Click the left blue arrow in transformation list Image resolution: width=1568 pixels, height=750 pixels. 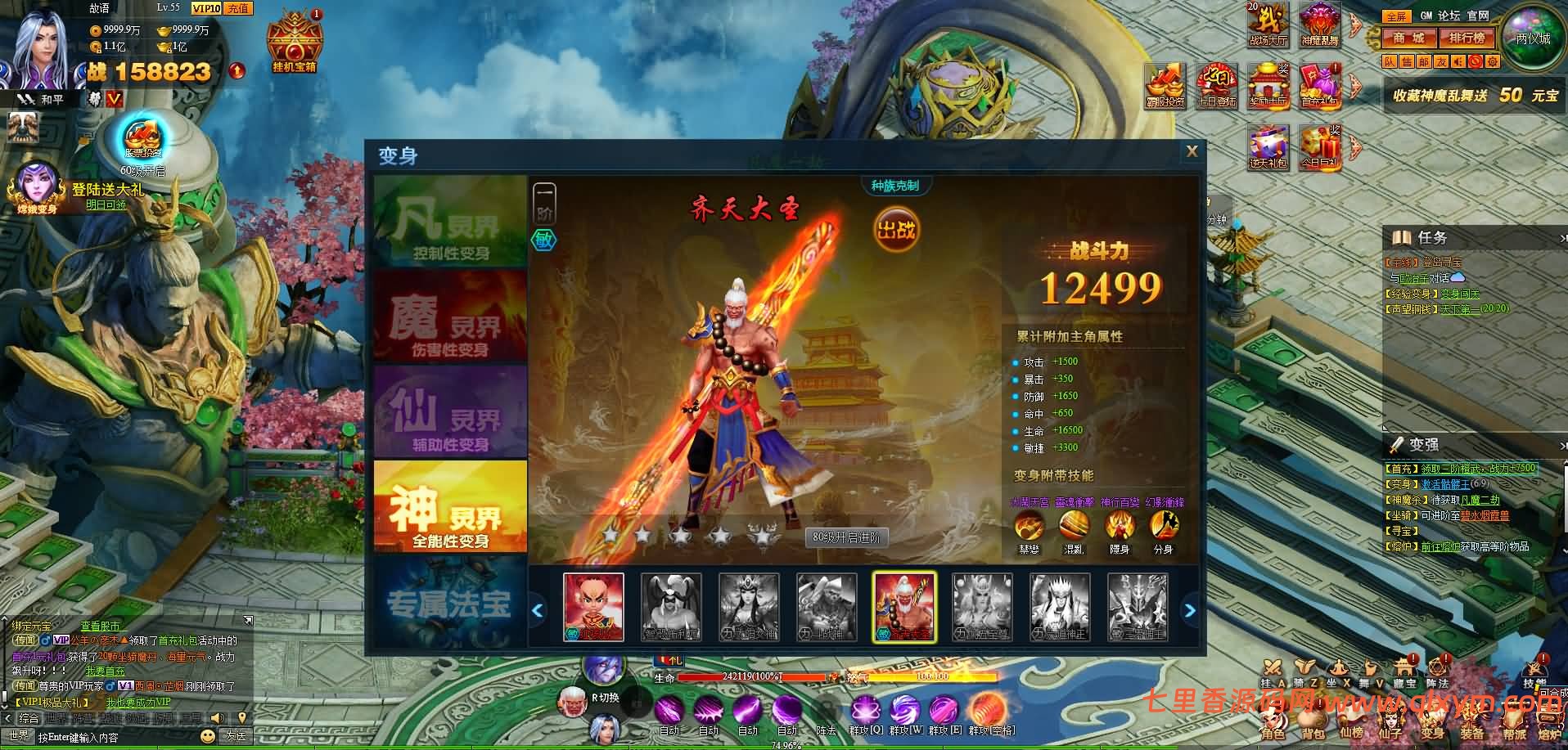(538, 609)
